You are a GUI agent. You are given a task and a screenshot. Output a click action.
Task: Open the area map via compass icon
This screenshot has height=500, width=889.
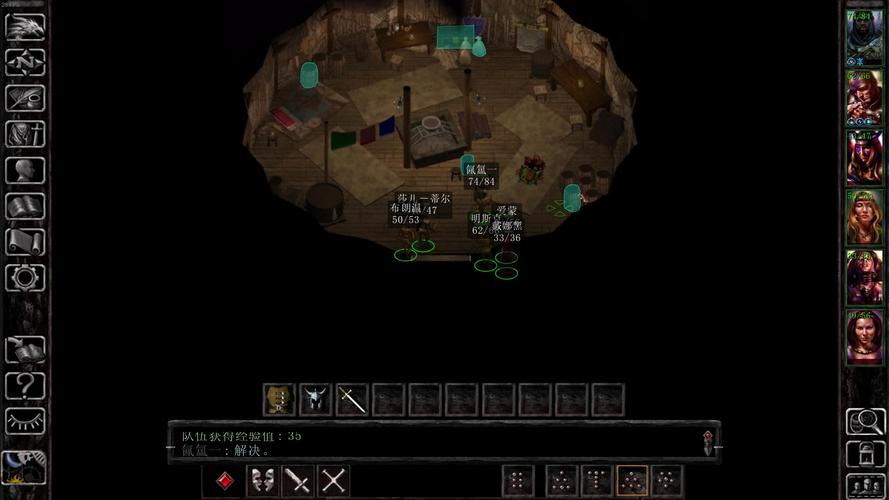25,62
